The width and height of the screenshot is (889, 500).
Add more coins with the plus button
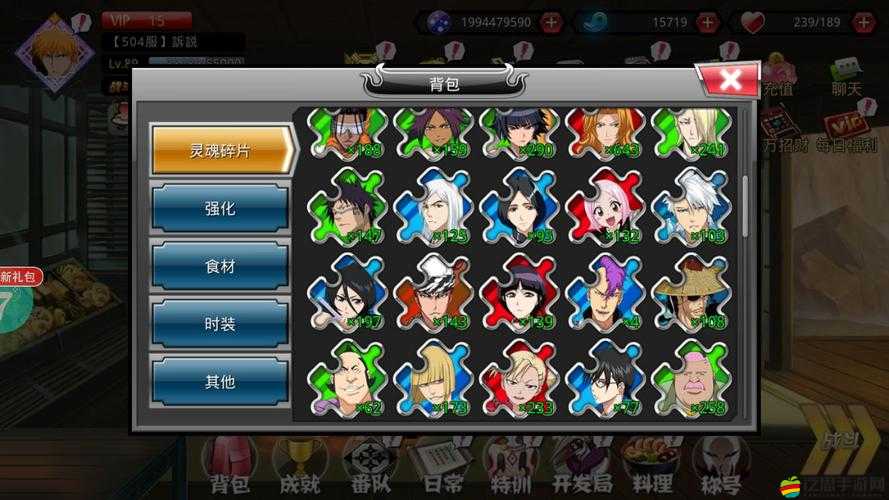point(551,21)
